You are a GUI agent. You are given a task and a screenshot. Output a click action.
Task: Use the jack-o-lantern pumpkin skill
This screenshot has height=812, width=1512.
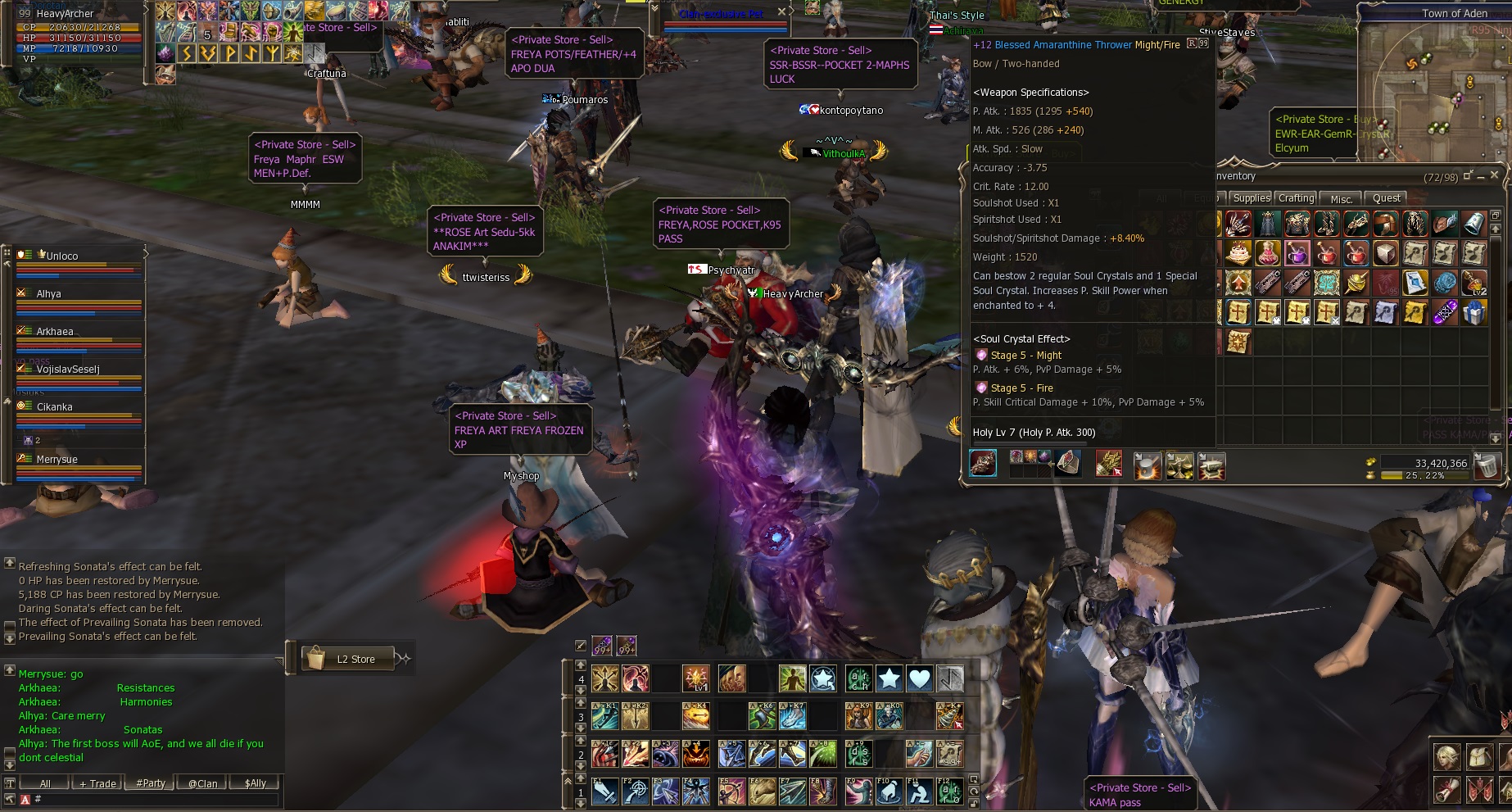(695, 754)
